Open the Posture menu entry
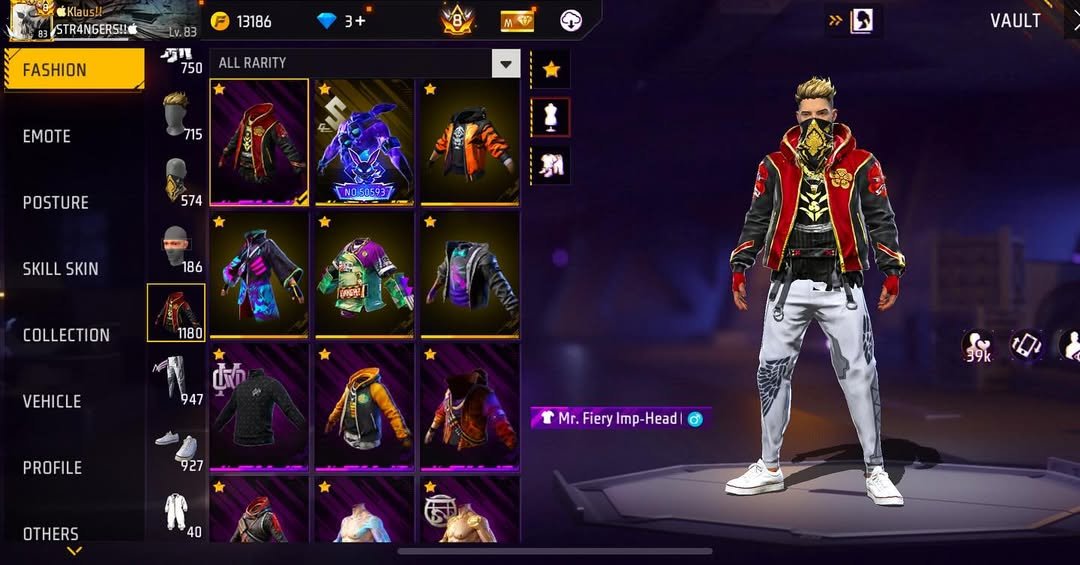The image size is (1080, 565). [55, 202]
